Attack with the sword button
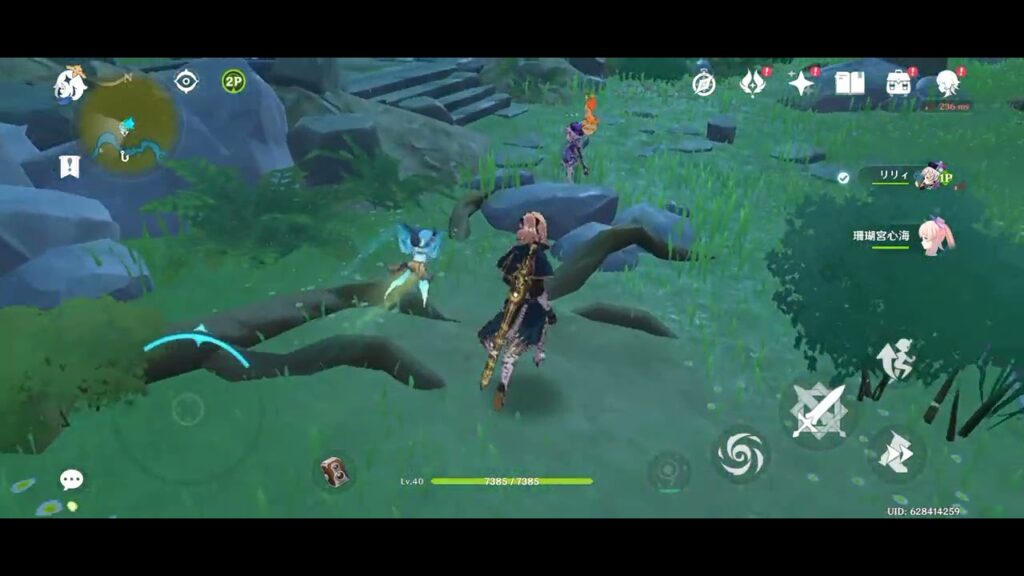This screenshot has height=576, width=1024. [x=819, y=410]
